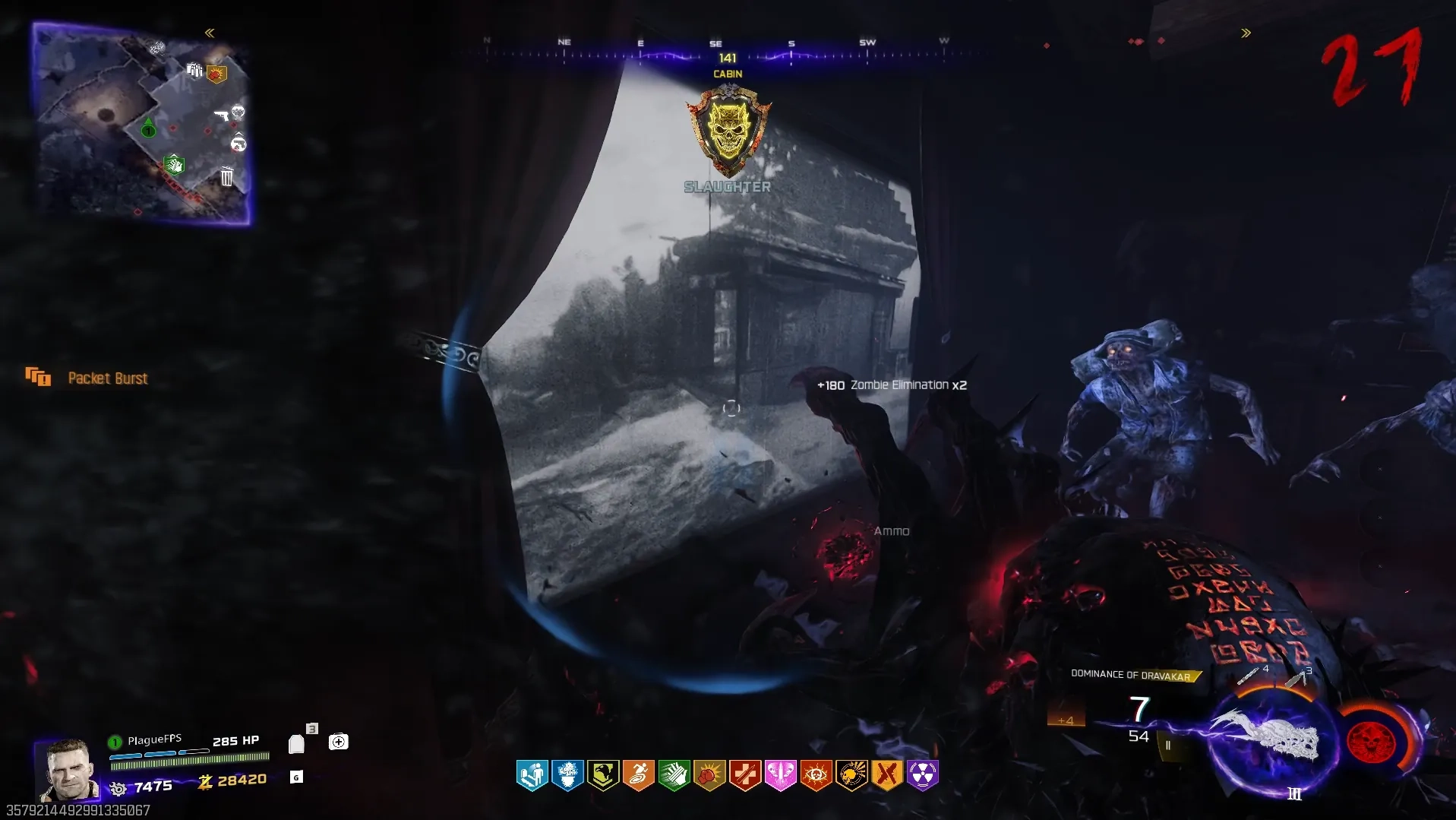The image size is (1456, 820).
Task: Click the Quick Revive red cross perk
Action: (744, 775)
